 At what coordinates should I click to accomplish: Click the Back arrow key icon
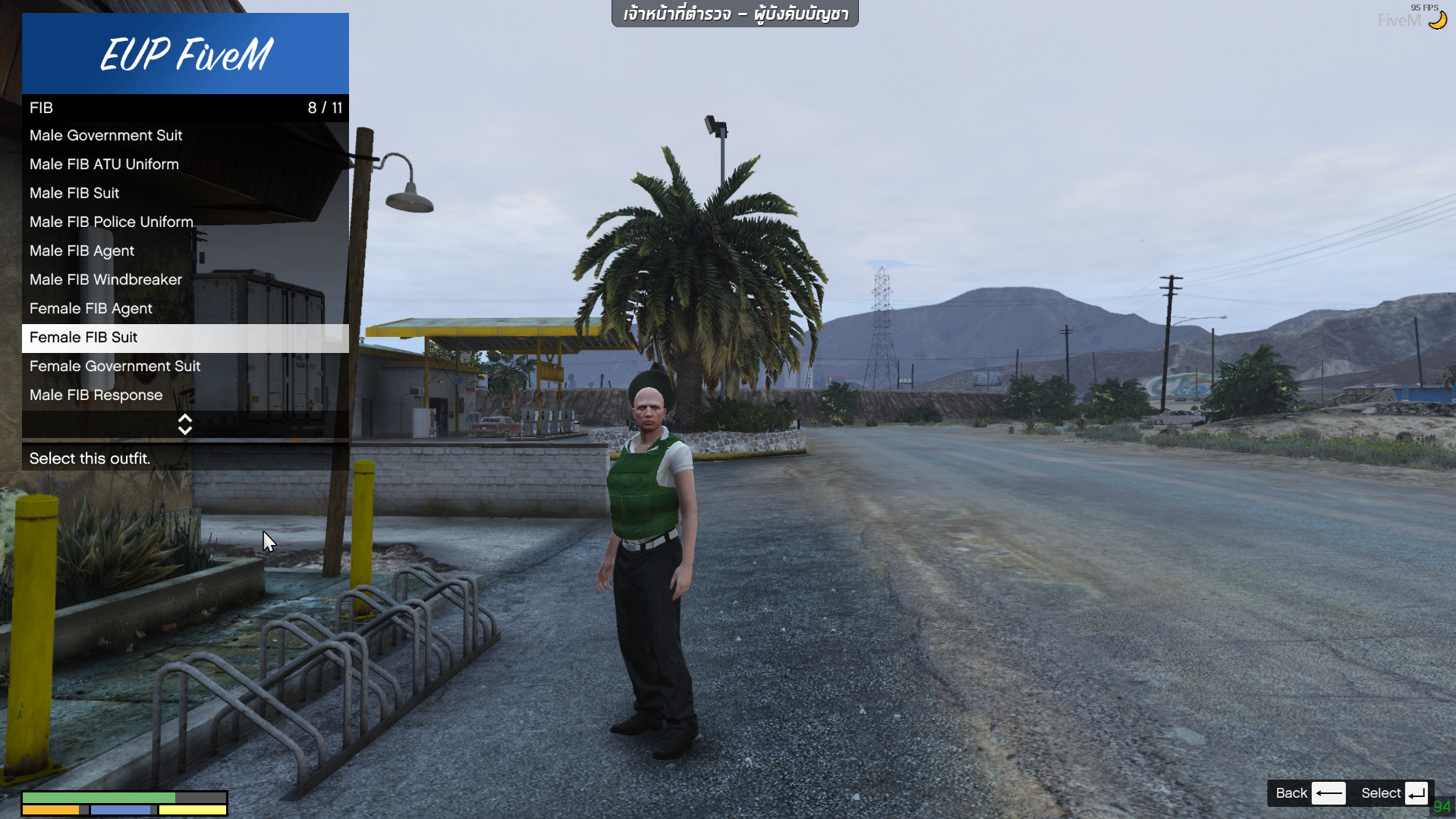click(x=1328, y=792)
